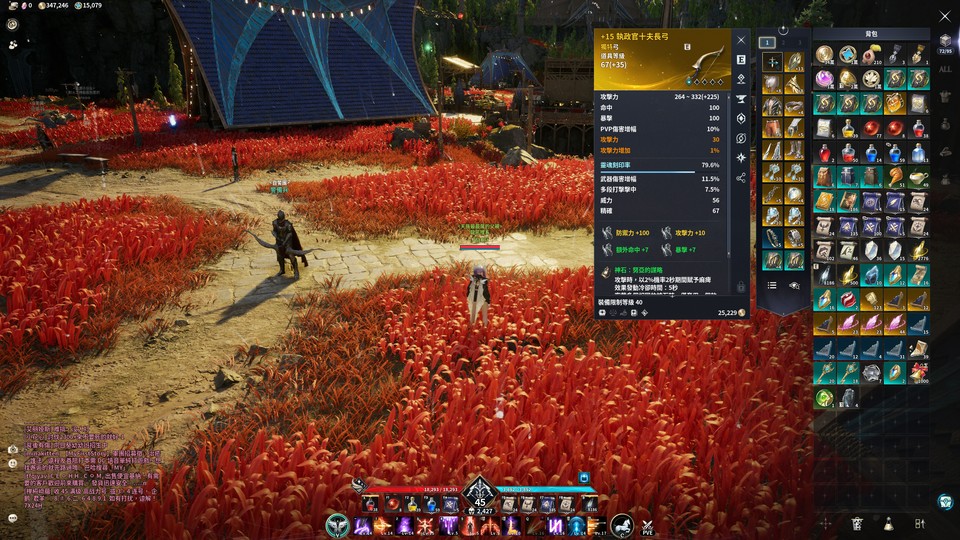Open the flask button below the bag

click(888, 523)
